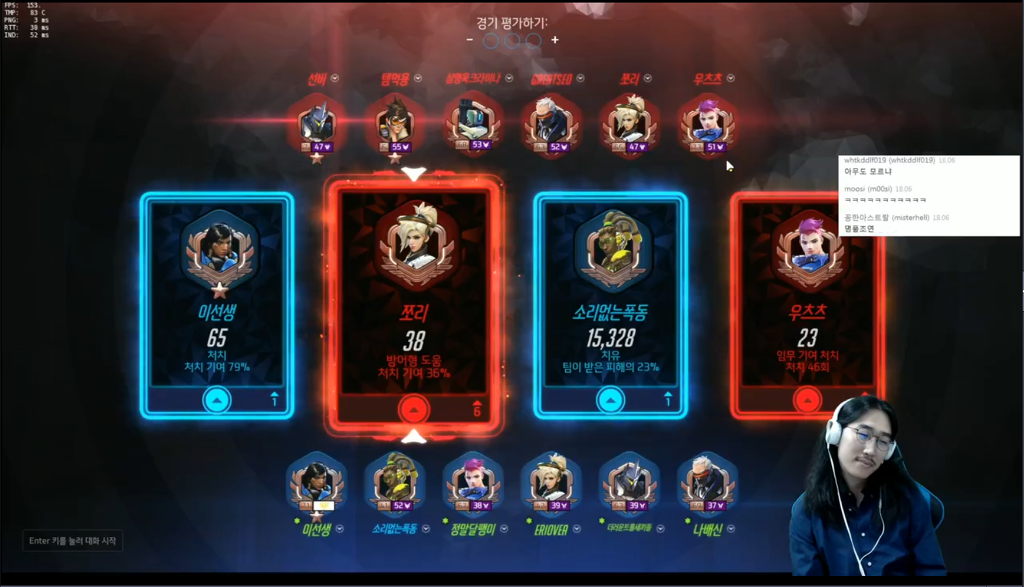Vote for 소리없는폭동 healing card
The height and width of the screenshot is (587, 1024).
click(x=609, y=399)
